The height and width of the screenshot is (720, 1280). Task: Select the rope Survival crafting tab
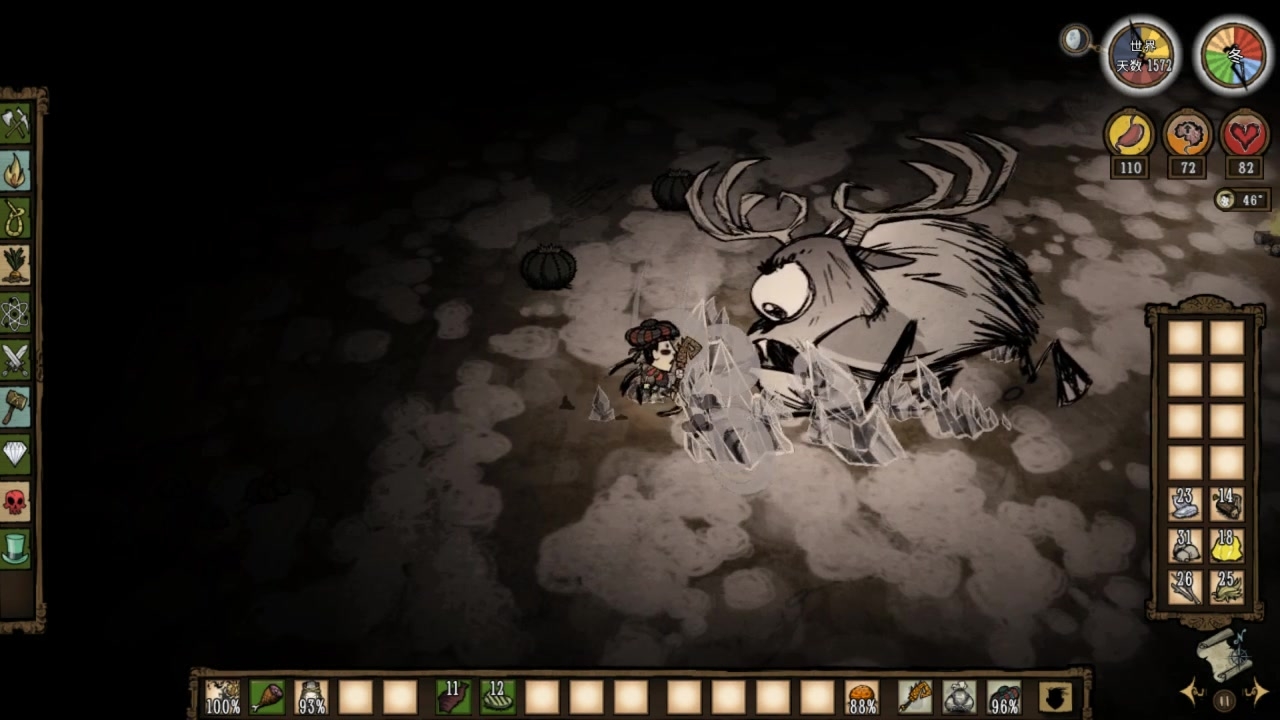[x=16, y=218]
